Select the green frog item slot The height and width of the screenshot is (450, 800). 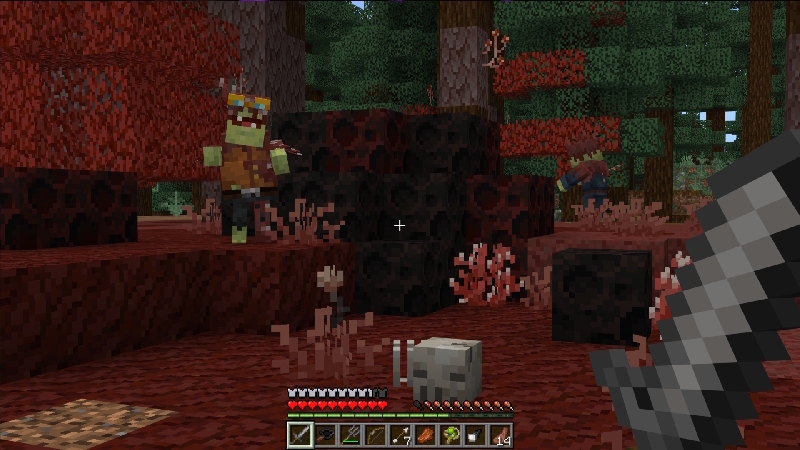click(450, 435)
